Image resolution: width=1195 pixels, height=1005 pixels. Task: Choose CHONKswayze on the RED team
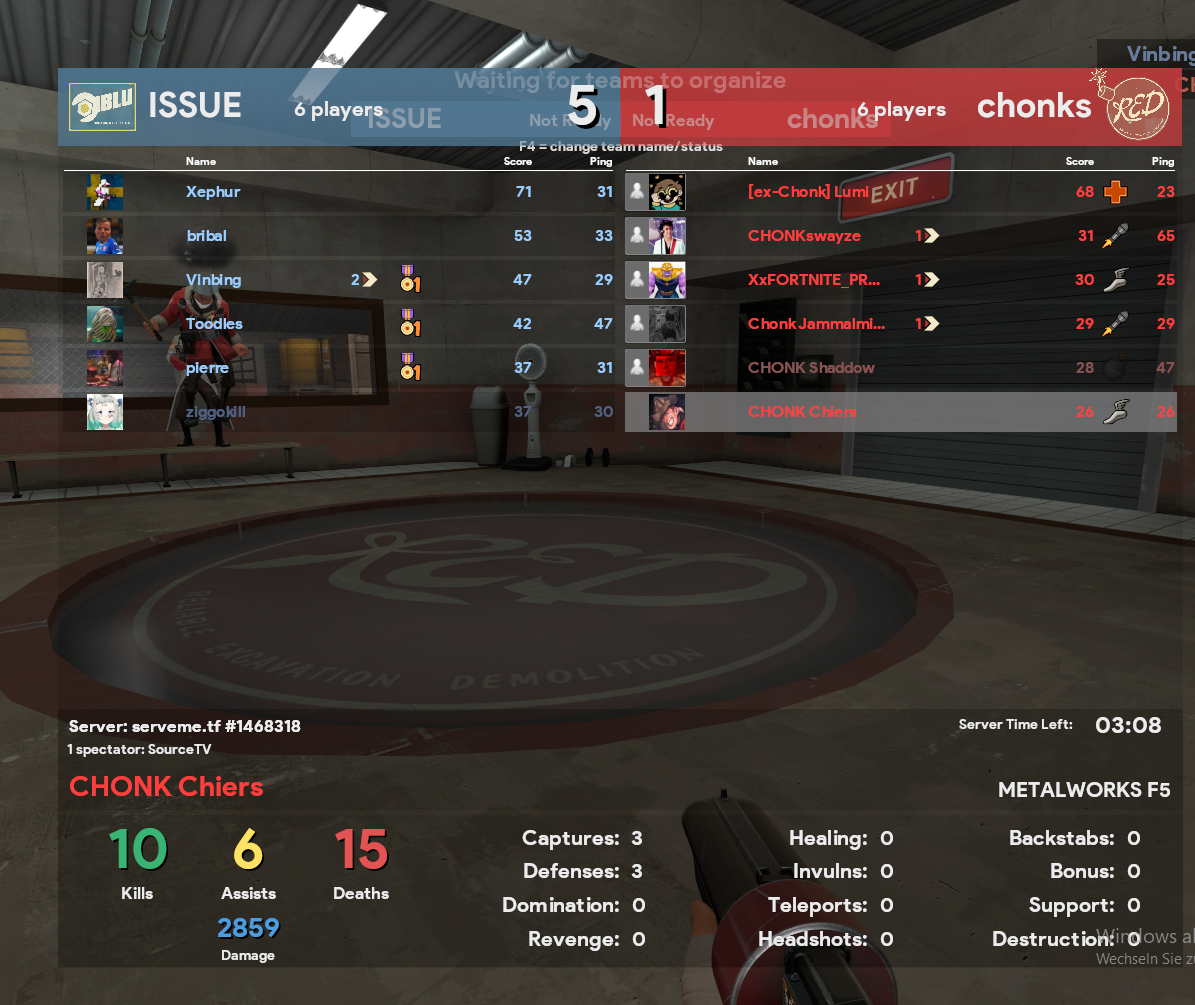(804, 236)
